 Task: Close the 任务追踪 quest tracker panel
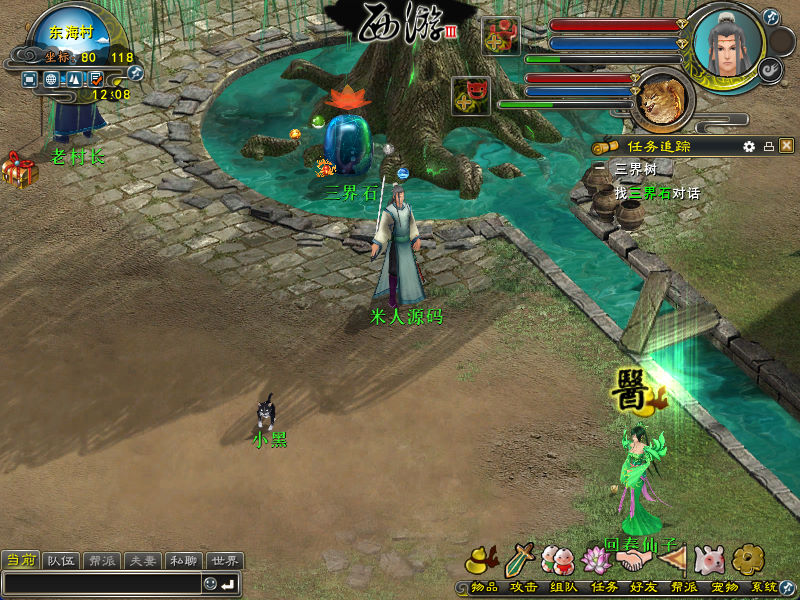(787, 146)
